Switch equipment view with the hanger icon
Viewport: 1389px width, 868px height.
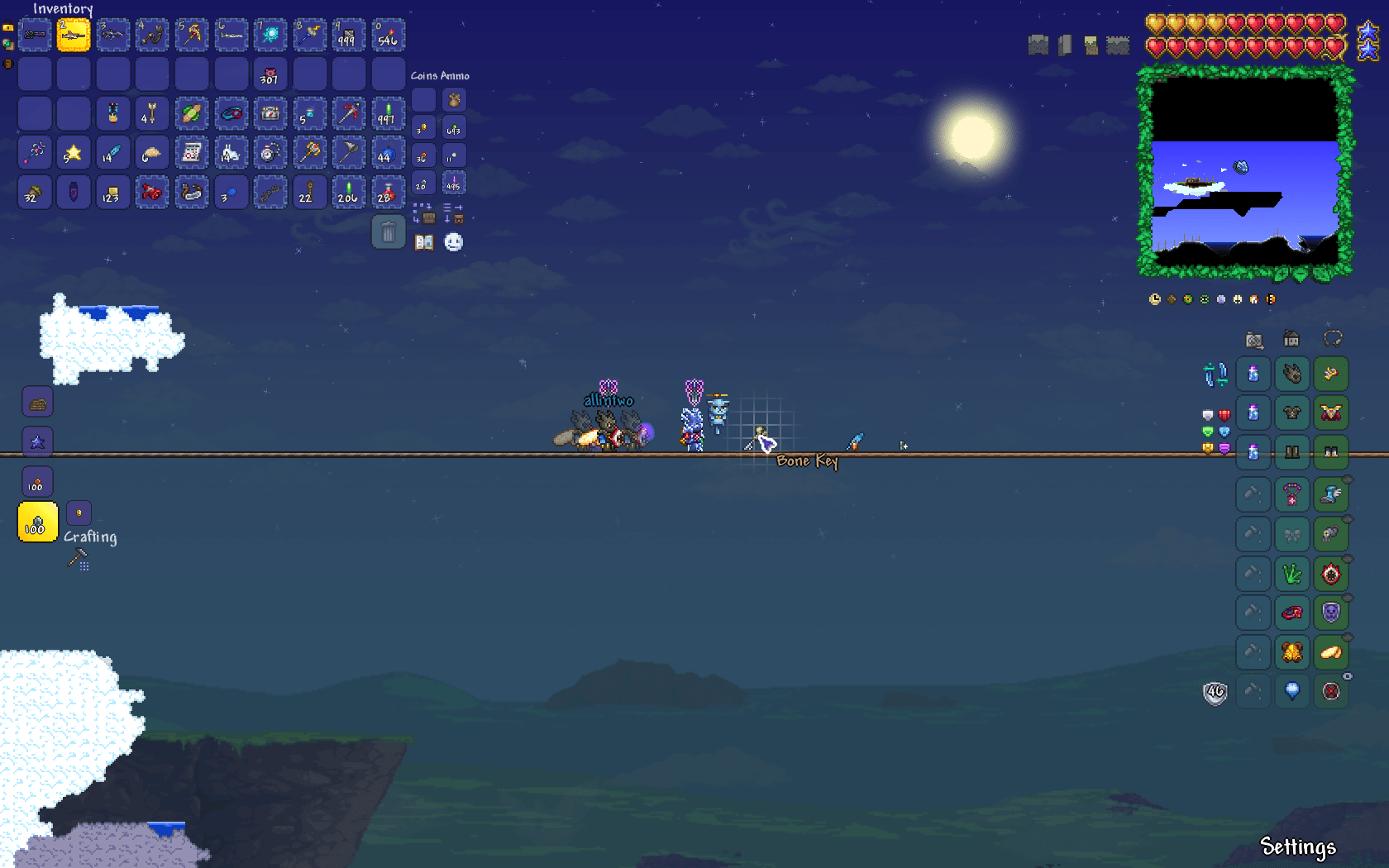1333,338
